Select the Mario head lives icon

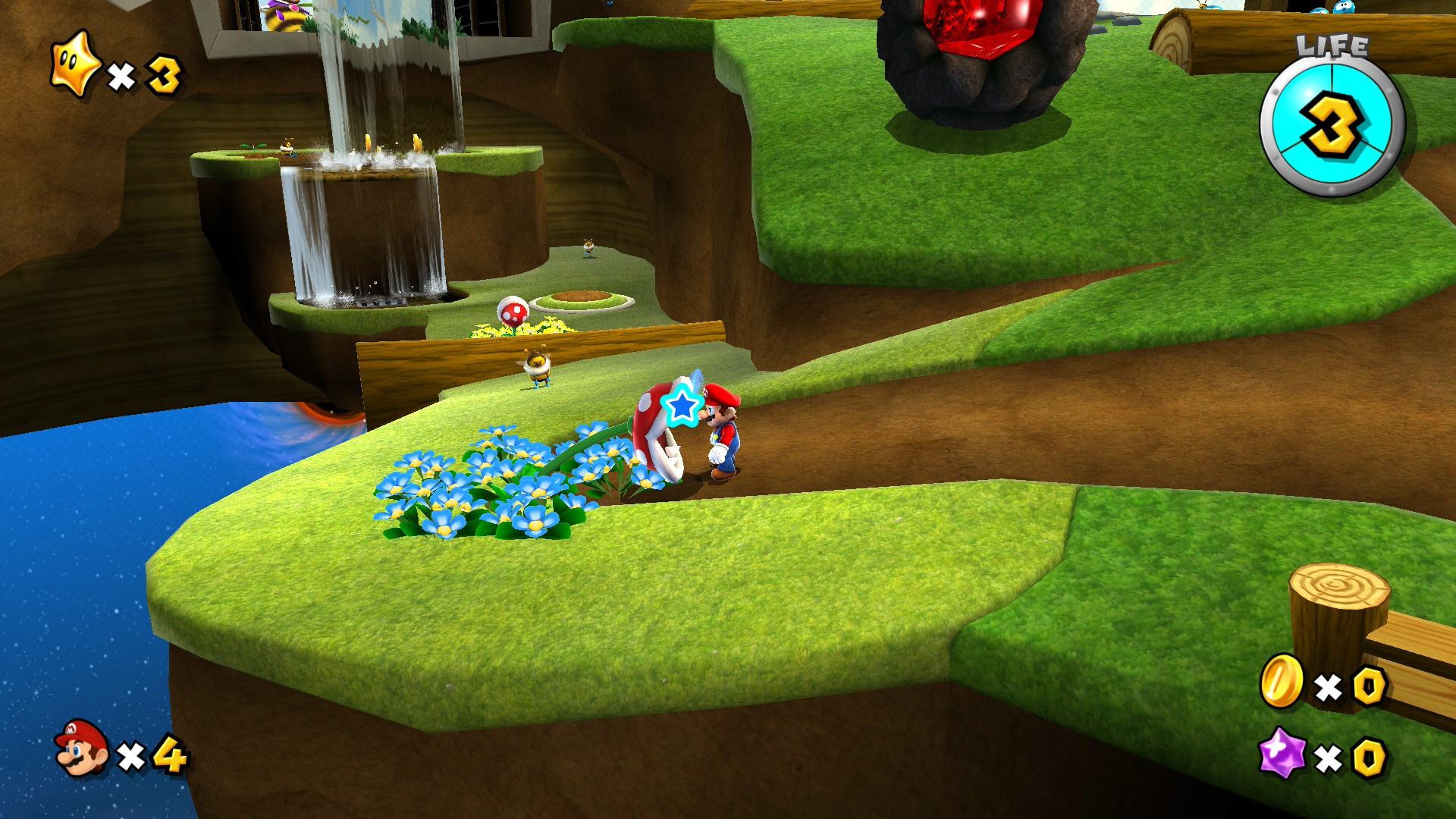click(82, 748)
